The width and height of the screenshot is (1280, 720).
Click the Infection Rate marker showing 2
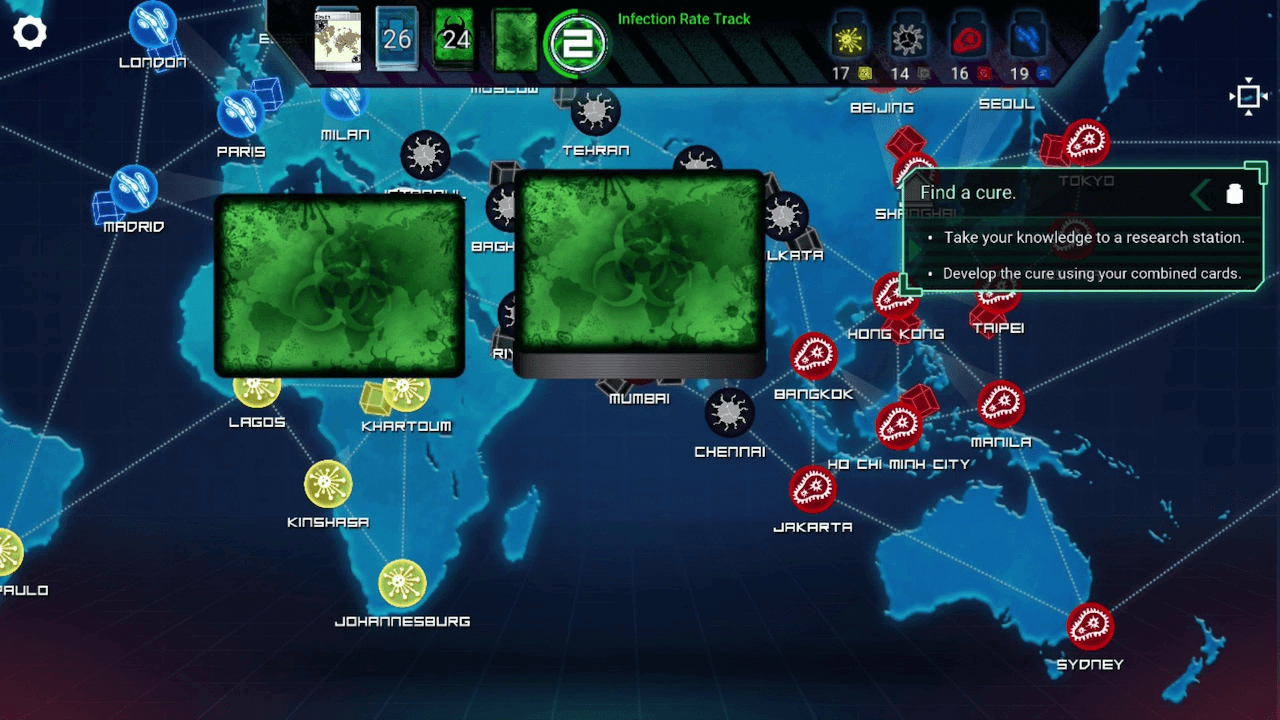[x=576, y=42]
